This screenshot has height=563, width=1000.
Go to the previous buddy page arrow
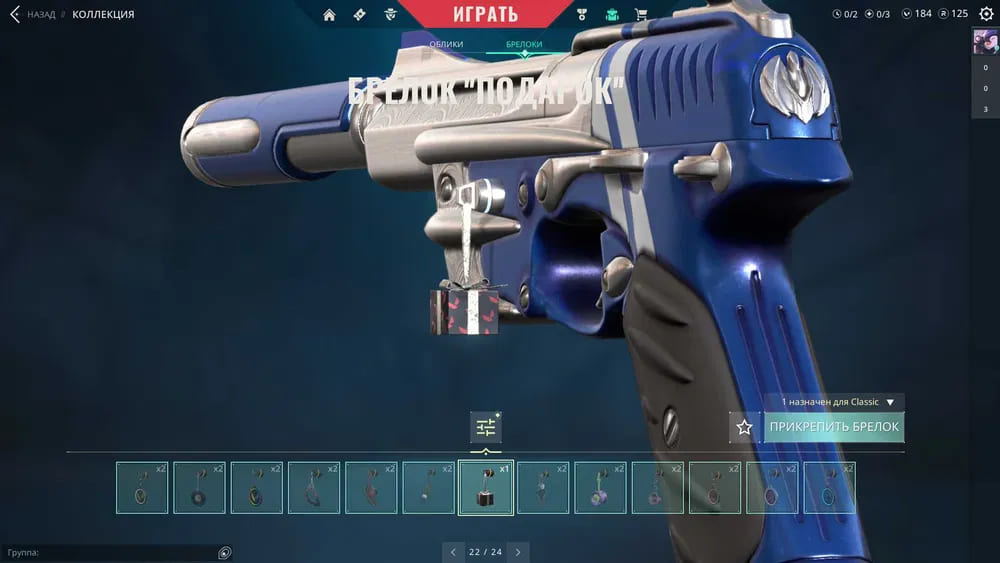tap(454, 552)
